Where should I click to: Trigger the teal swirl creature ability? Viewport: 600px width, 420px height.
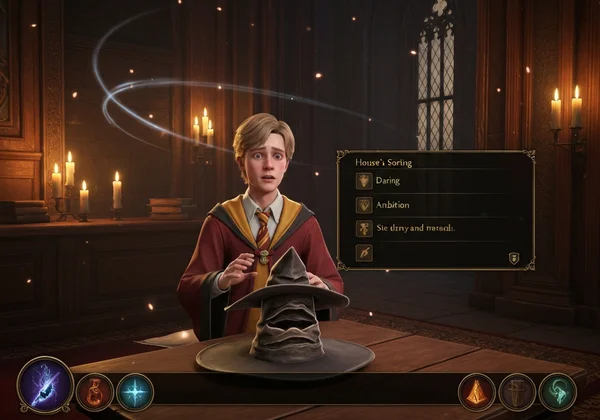[x=557, y=391]
